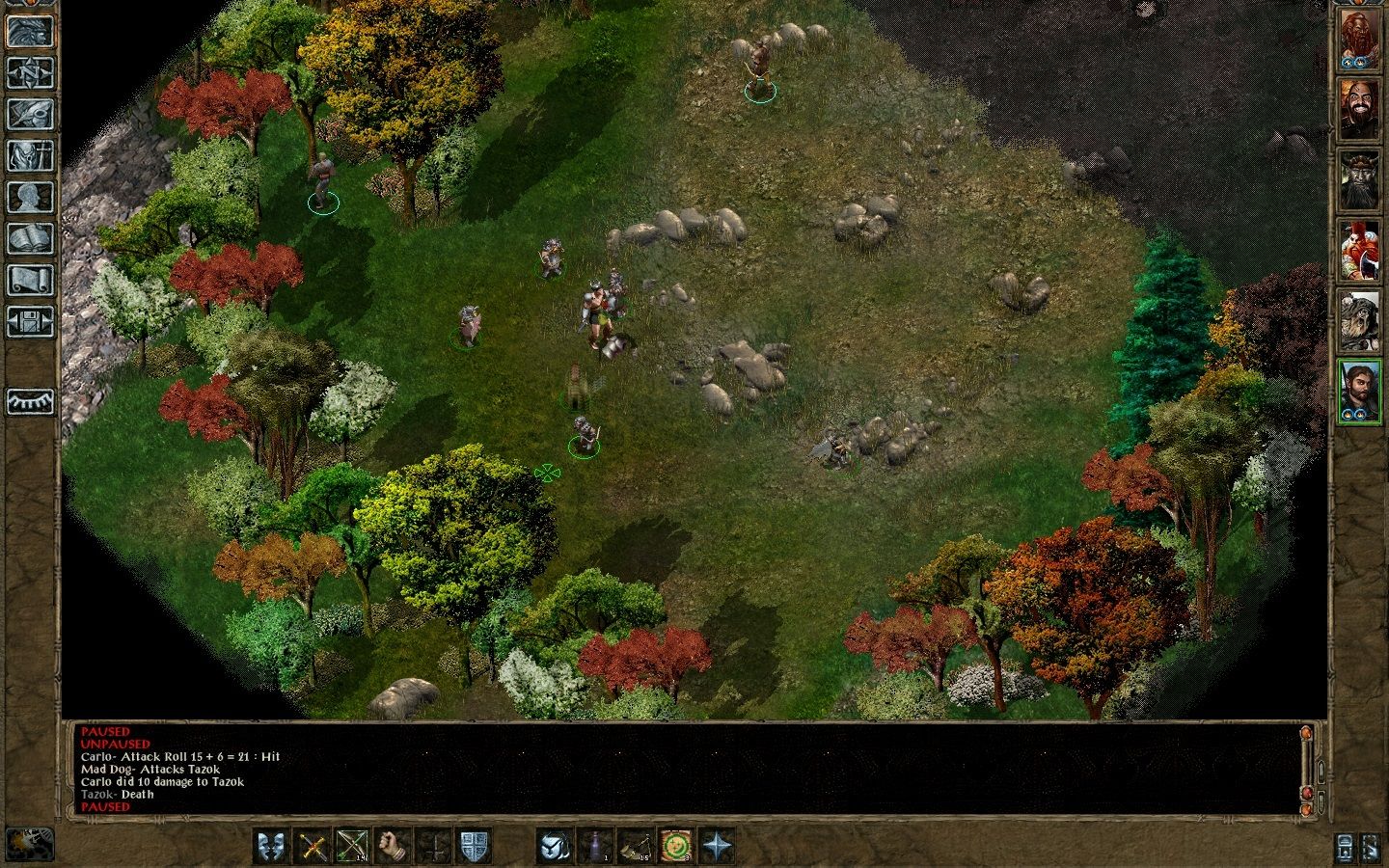This screenshot has width=1389, height=868.
Task: Select the grinning black-bearded man portrait
Action: [x=1359, y=108]
